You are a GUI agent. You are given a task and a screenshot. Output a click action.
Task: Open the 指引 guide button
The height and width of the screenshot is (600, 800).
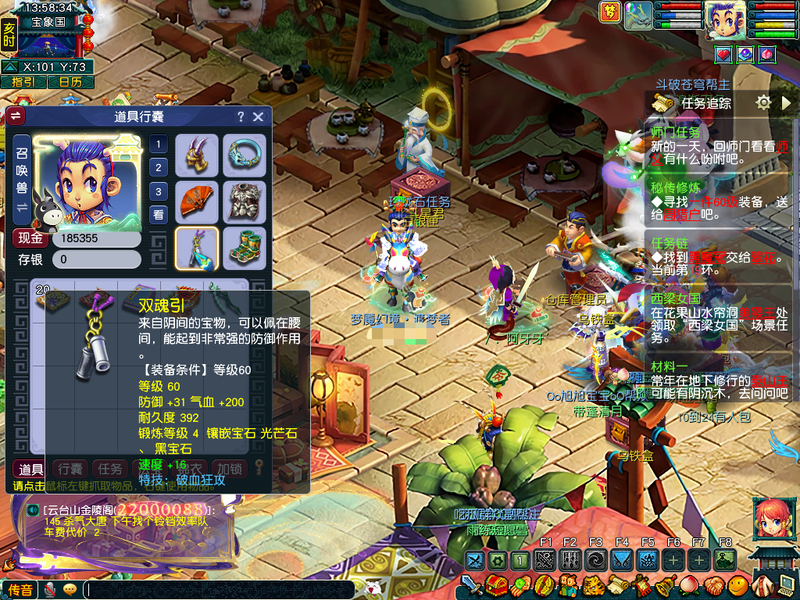tap(23, 82)
